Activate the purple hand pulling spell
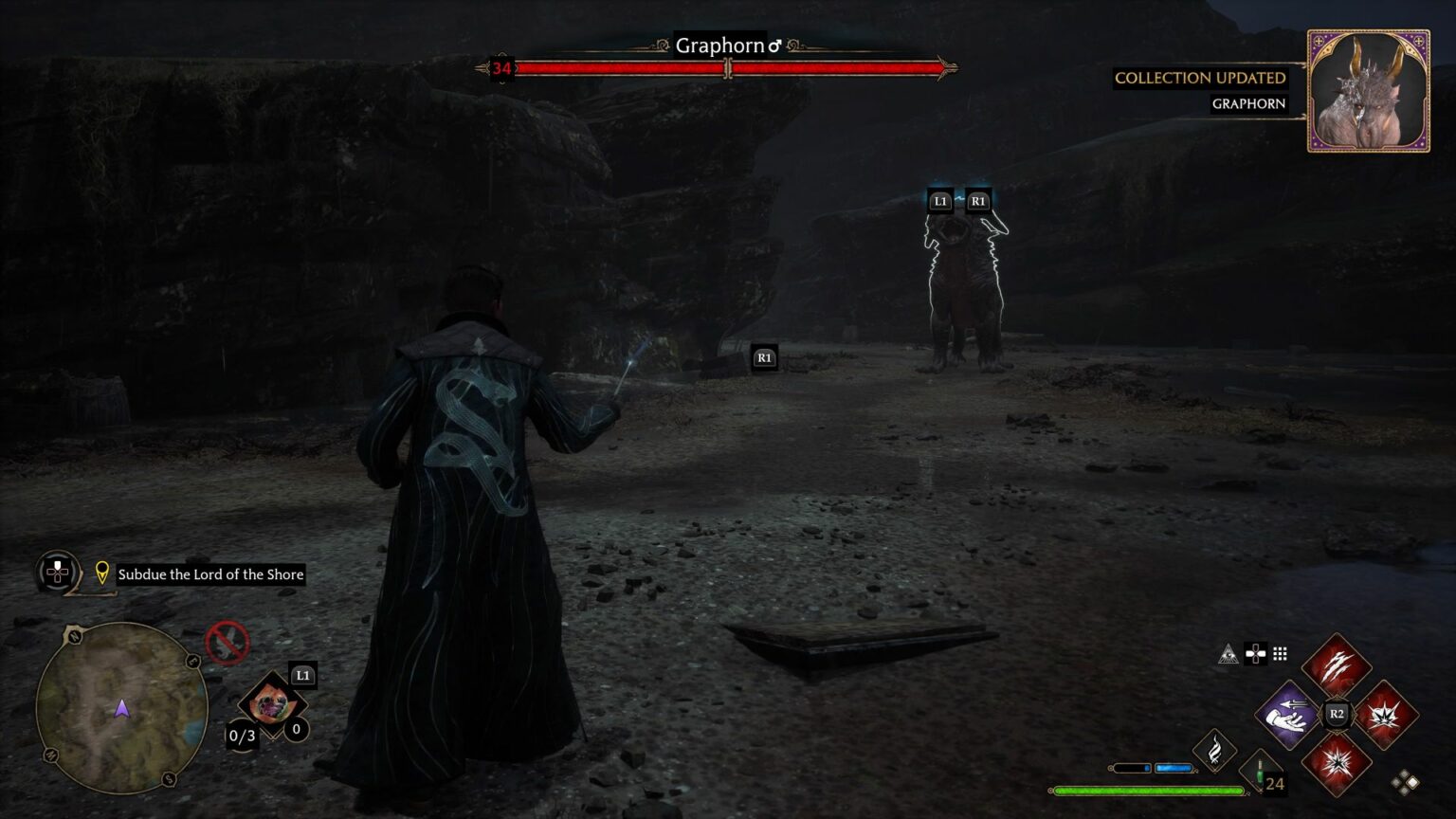The width and height of the screenshot is (1456, 819). click(1288, 714)
